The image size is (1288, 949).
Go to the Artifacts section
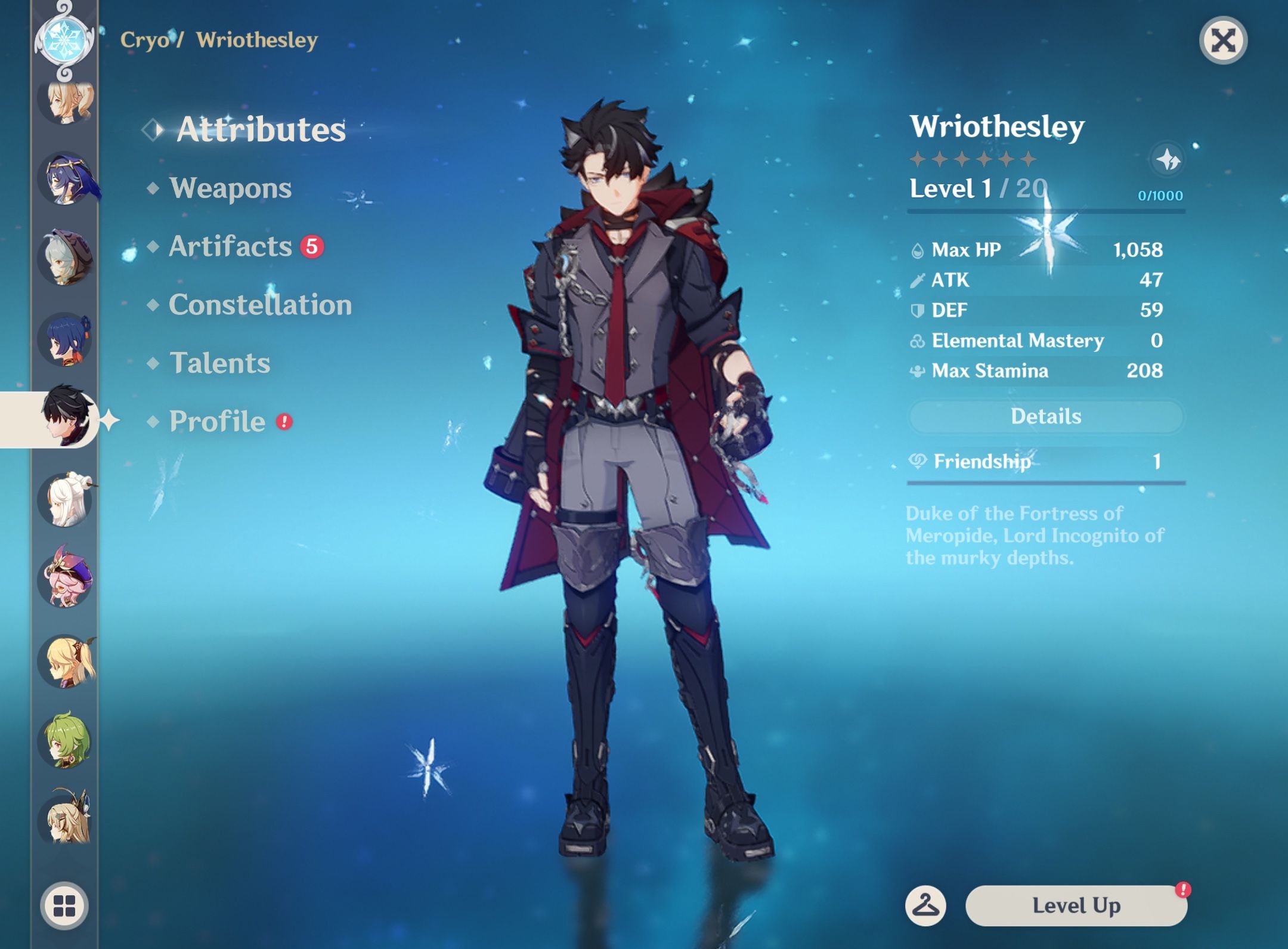tap(230, 246)
